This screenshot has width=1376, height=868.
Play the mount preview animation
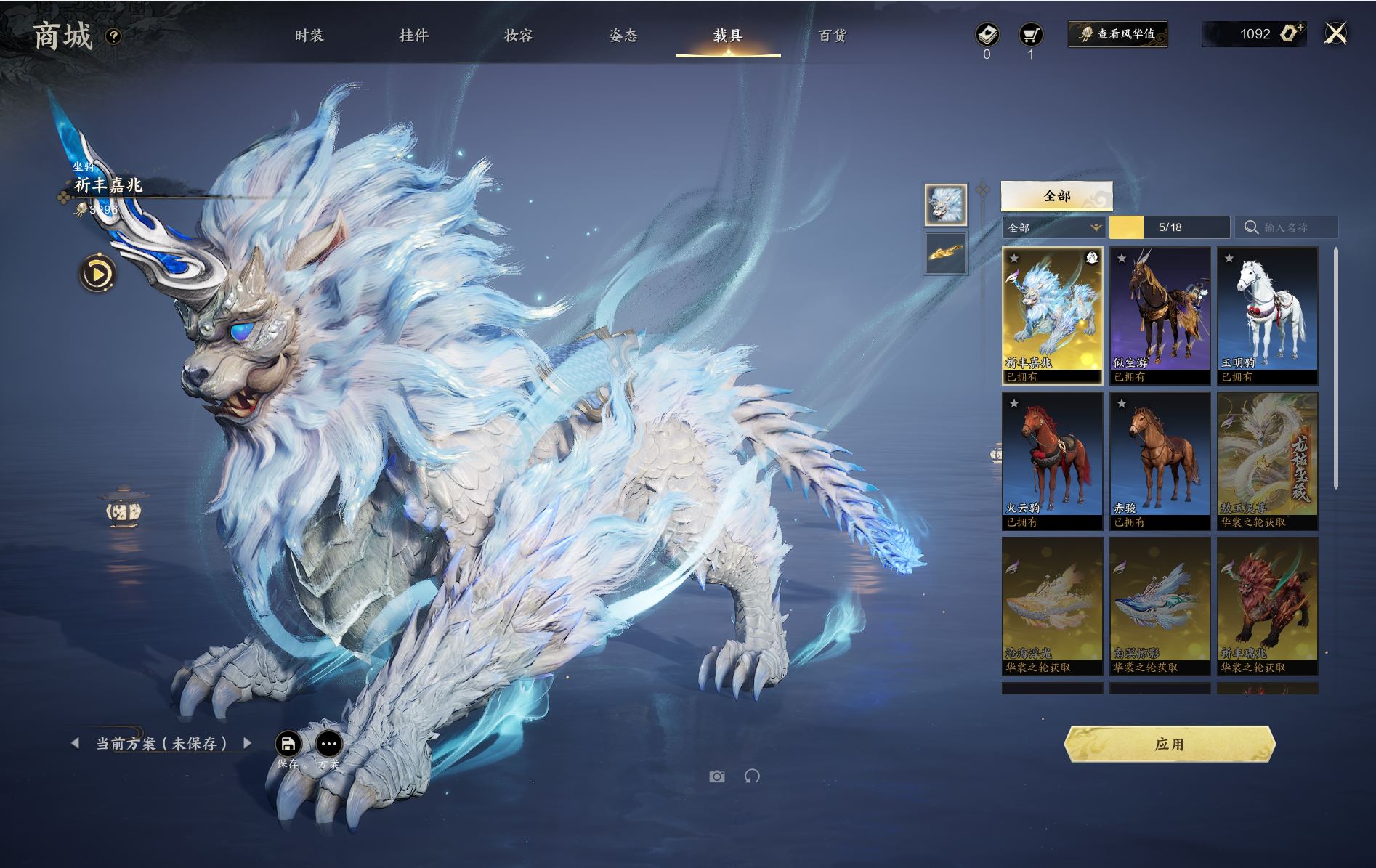pos(97,274)
